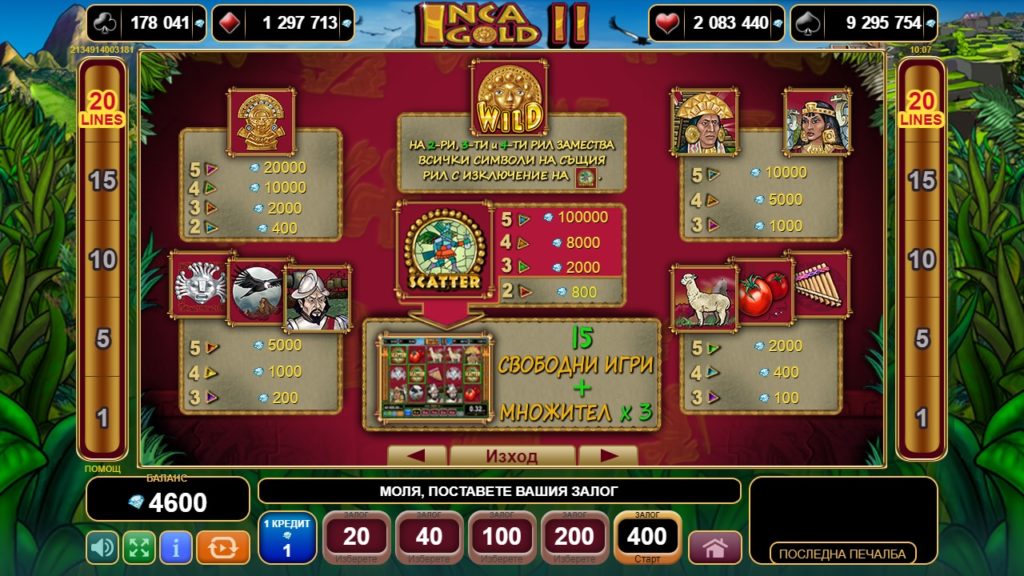Select the left 20 LINES option

102,108
